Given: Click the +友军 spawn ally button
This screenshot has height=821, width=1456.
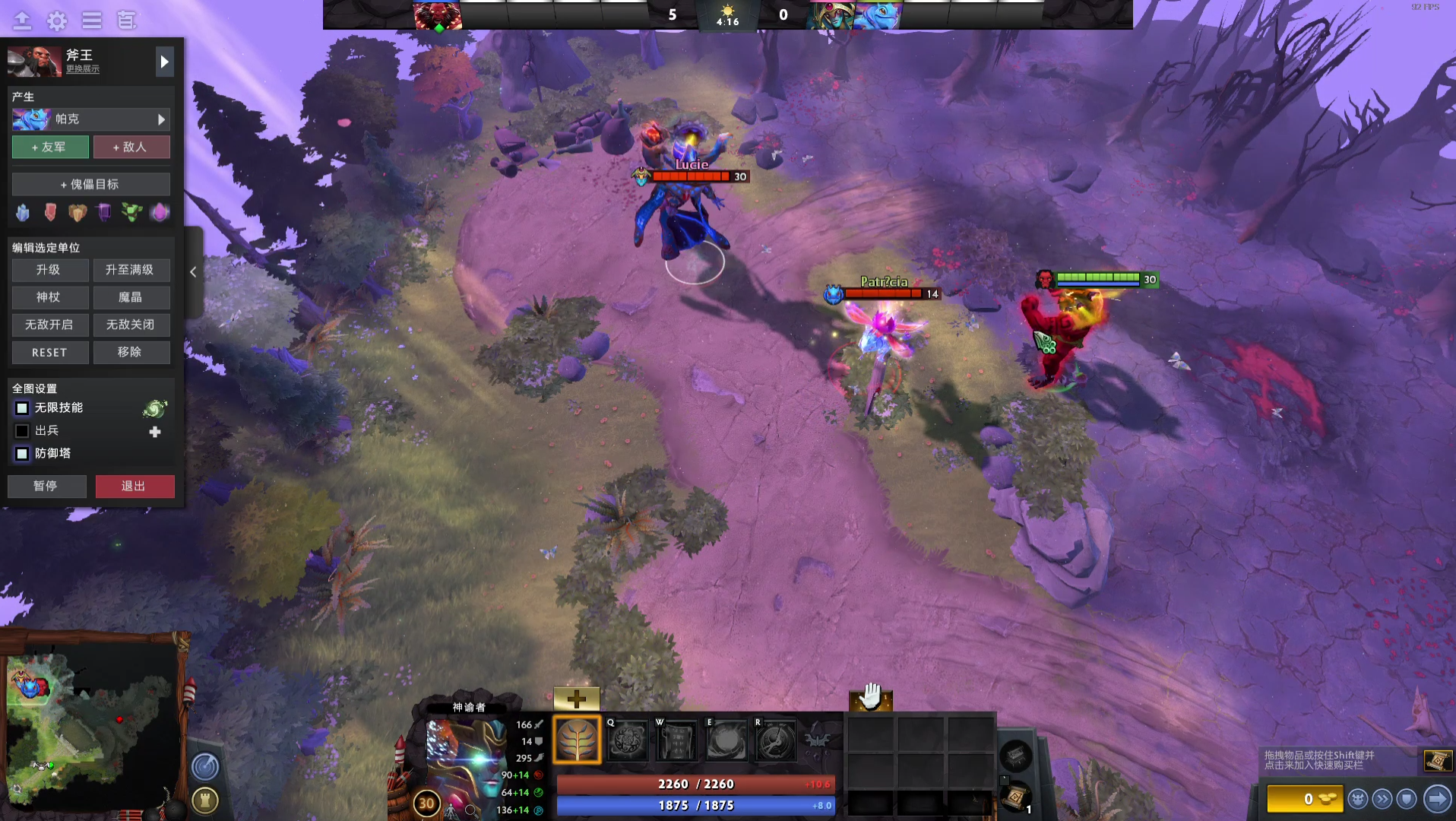Looking at the screenshot, I should point(50,146).
